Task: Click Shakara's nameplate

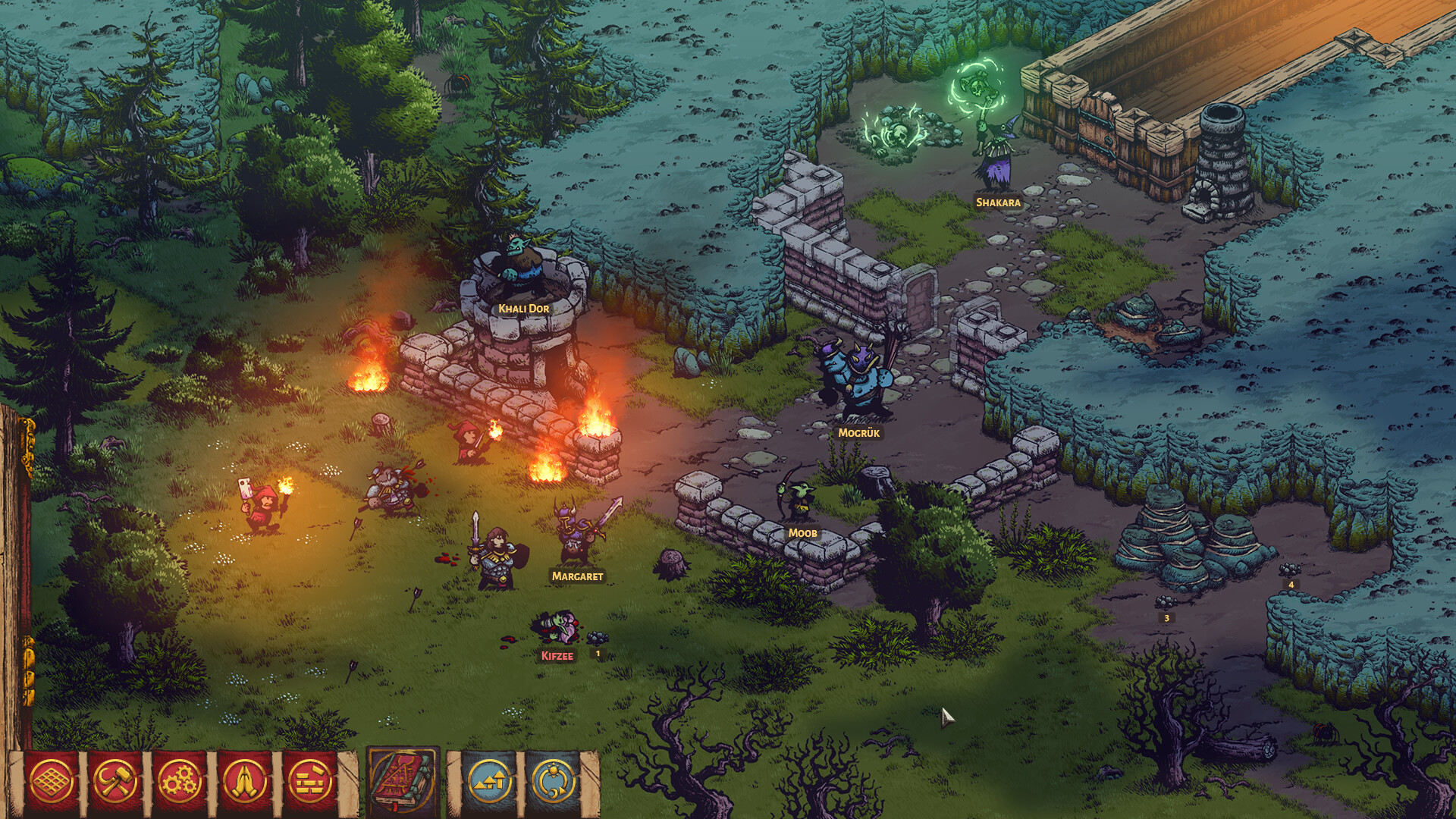Action: pyautogui.click(x=997, y=202)
